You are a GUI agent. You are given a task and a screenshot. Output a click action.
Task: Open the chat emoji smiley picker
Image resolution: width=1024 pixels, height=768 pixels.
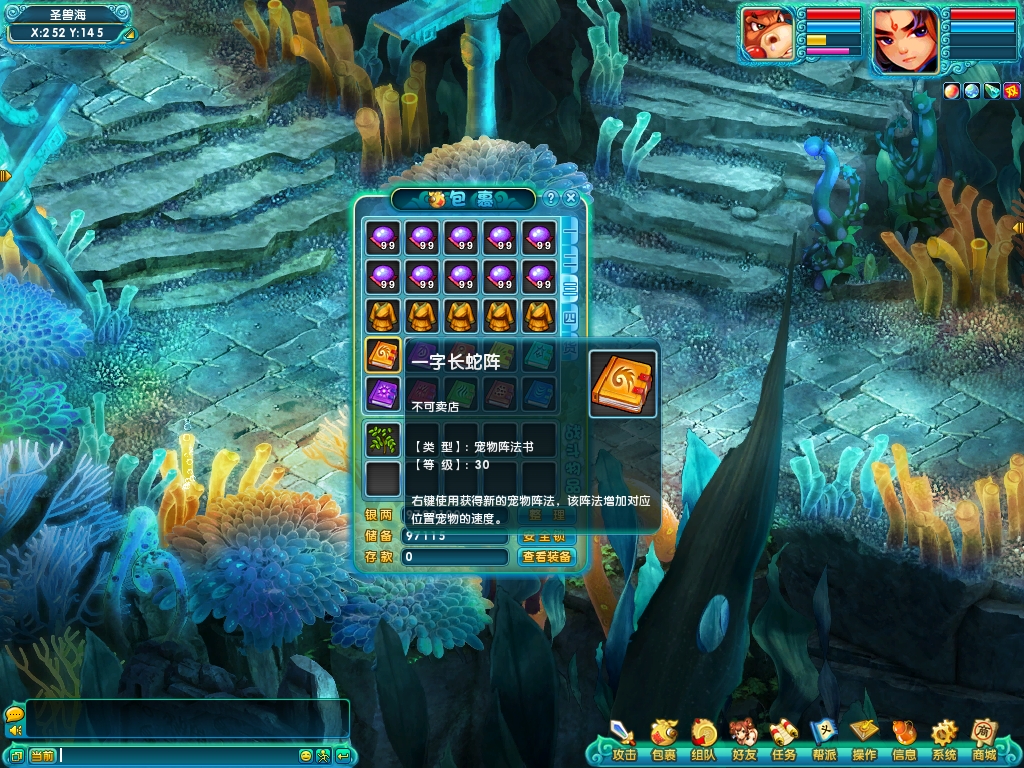tap(306, 755)
